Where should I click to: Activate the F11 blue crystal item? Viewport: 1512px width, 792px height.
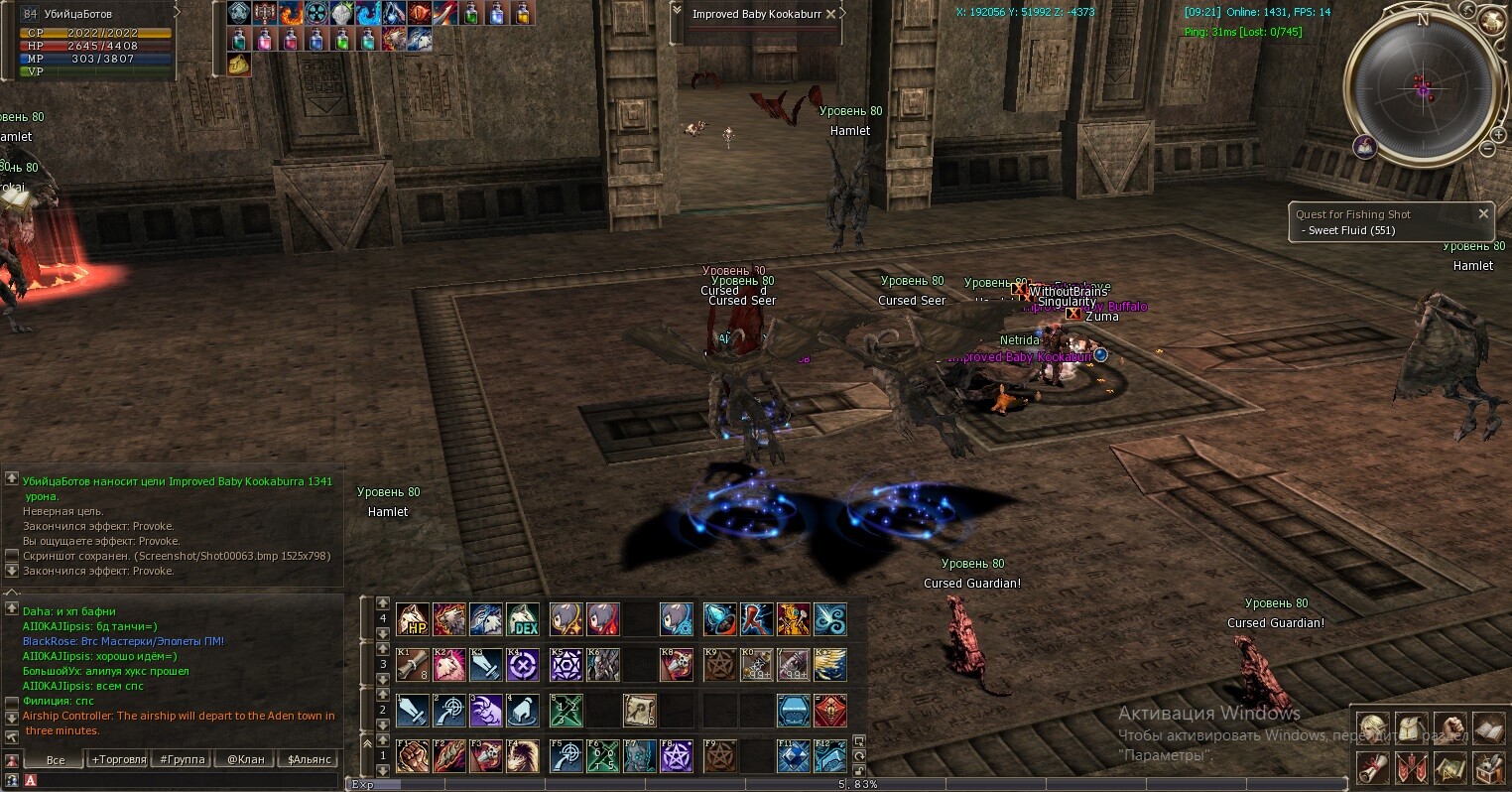(x=793, y=755)
